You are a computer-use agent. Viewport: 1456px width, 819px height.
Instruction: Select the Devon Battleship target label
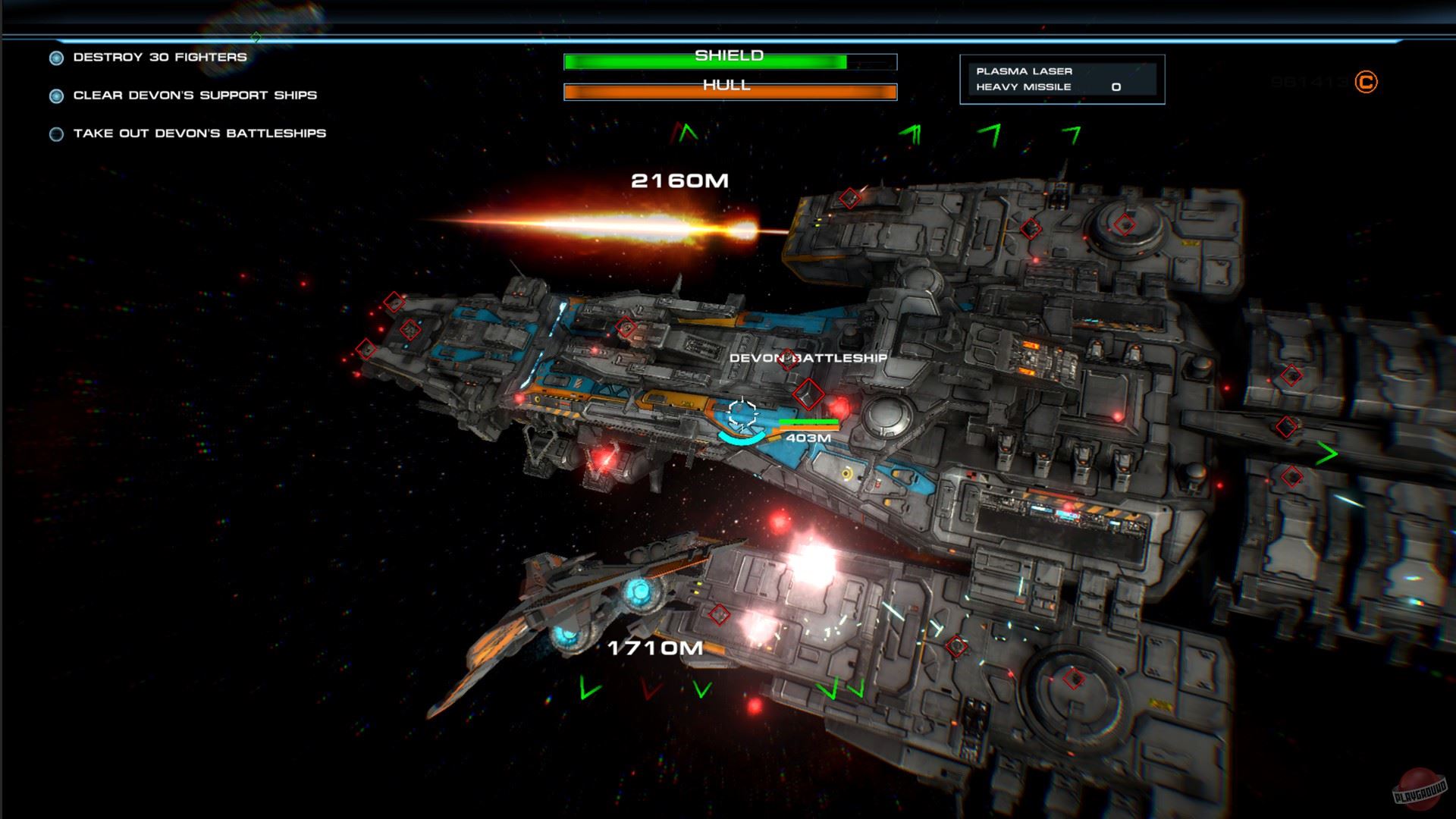808,358
